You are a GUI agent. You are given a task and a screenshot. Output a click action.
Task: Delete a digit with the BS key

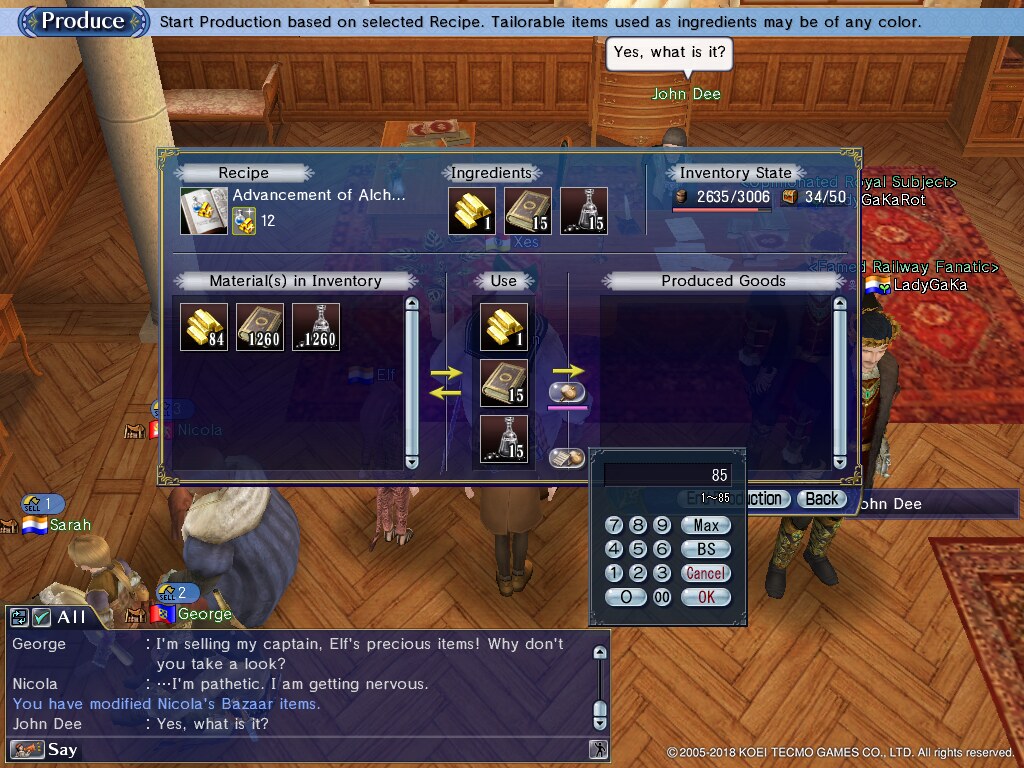click(706, 549)
